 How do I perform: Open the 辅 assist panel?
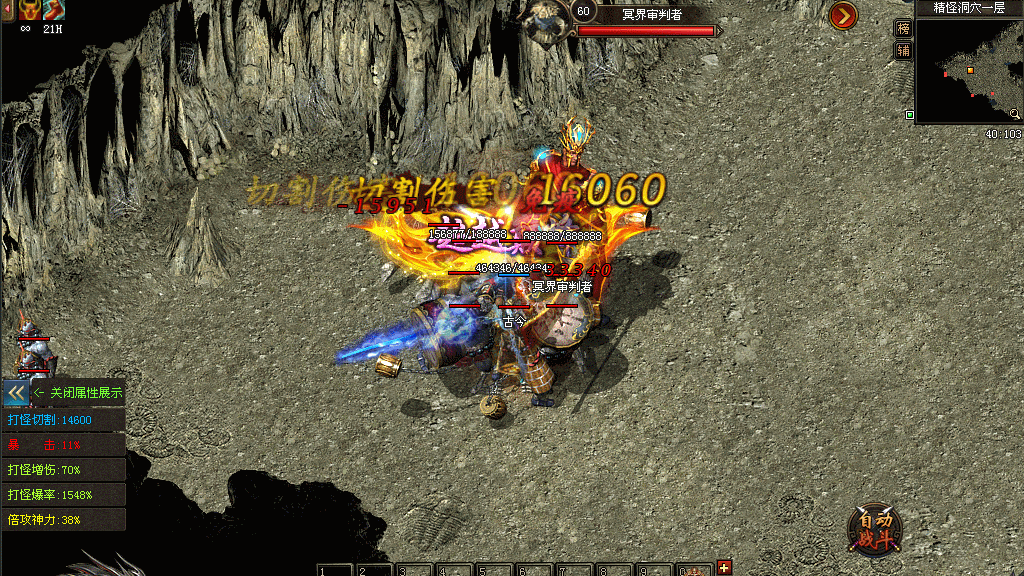[903, 50]
